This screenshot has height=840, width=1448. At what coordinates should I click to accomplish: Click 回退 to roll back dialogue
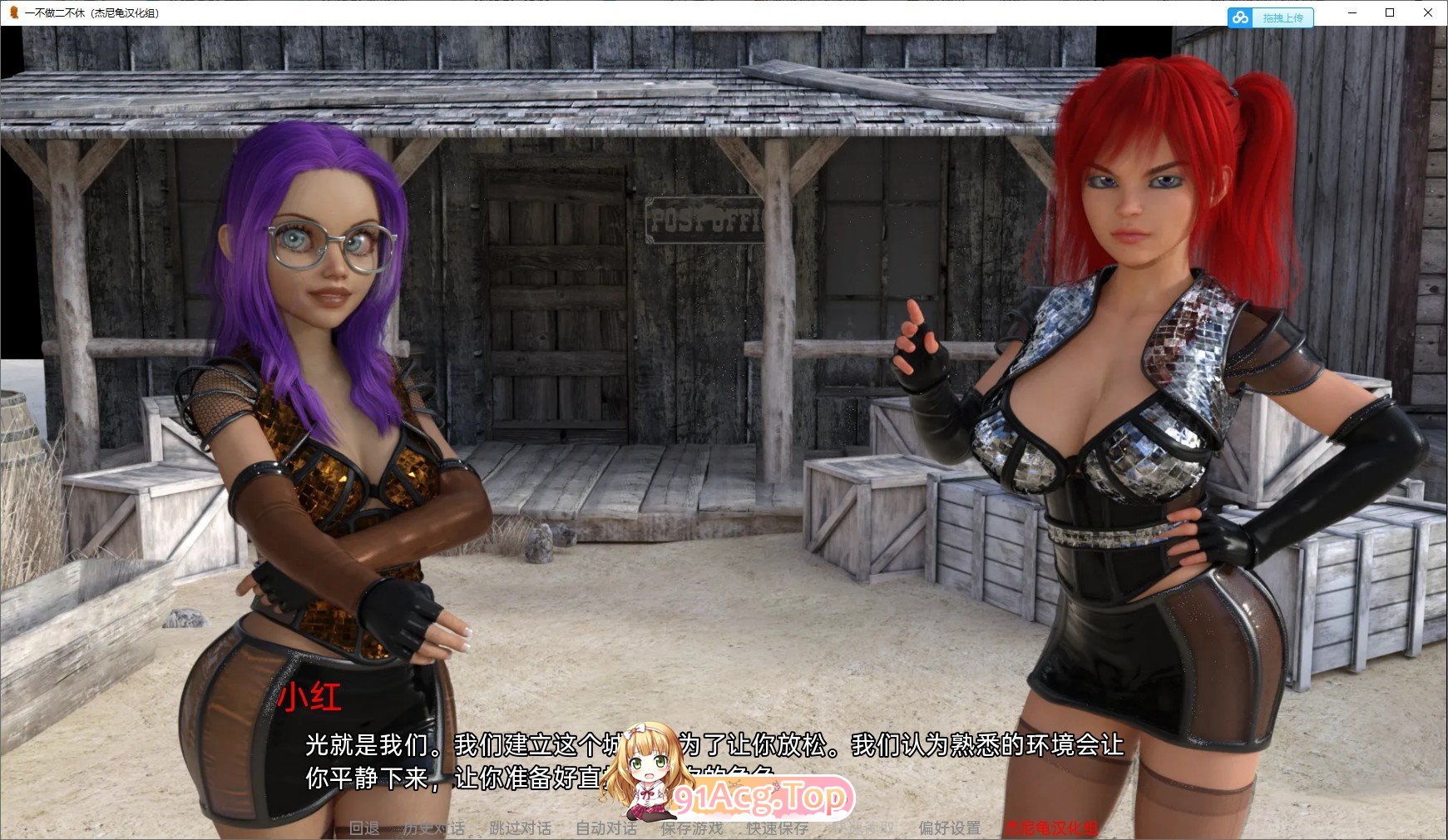coord(364,829)
